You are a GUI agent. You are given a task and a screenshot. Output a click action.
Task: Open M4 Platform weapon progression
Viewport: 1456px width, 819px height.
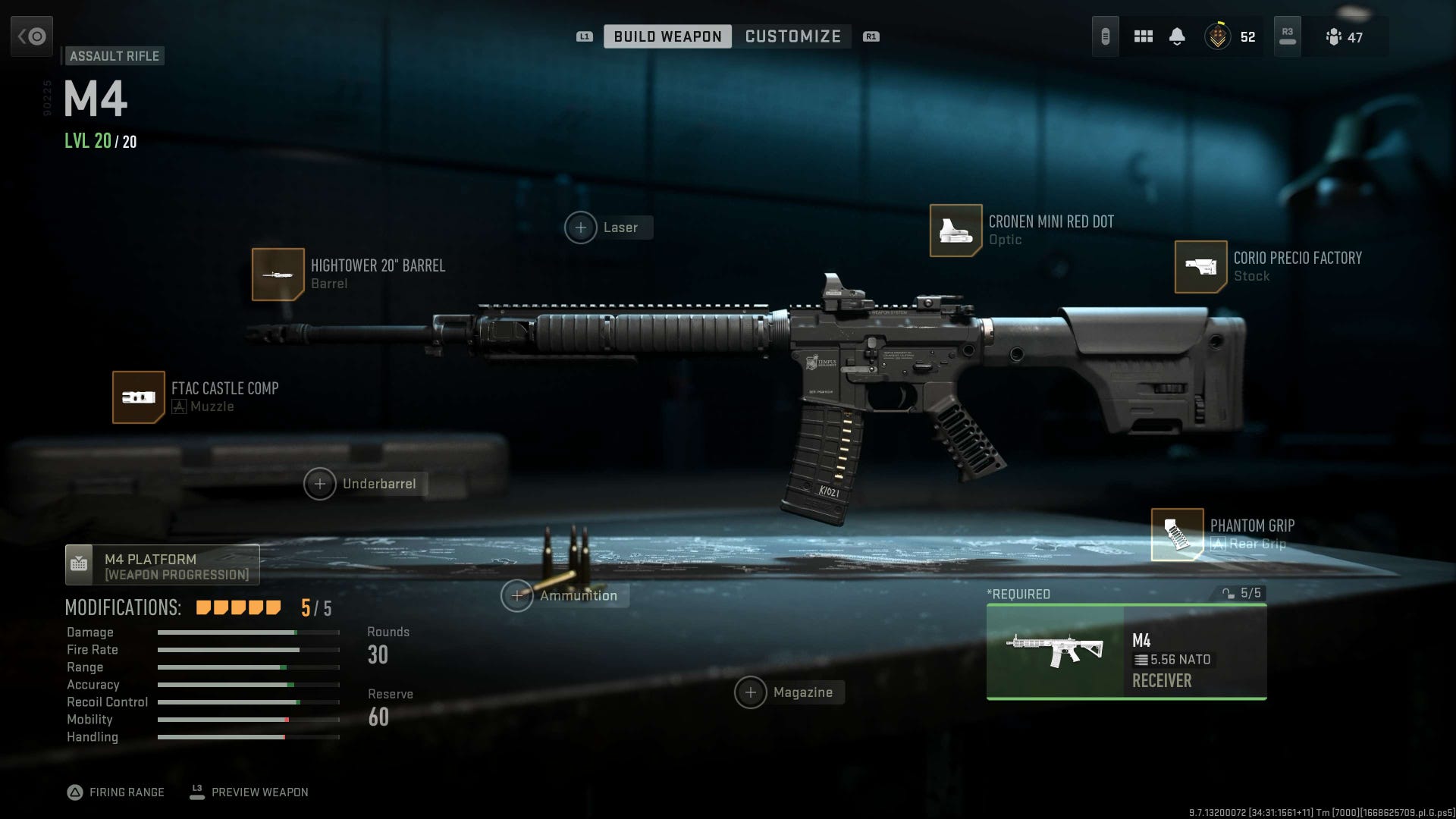pyautogui.click(x=162, y=566)
